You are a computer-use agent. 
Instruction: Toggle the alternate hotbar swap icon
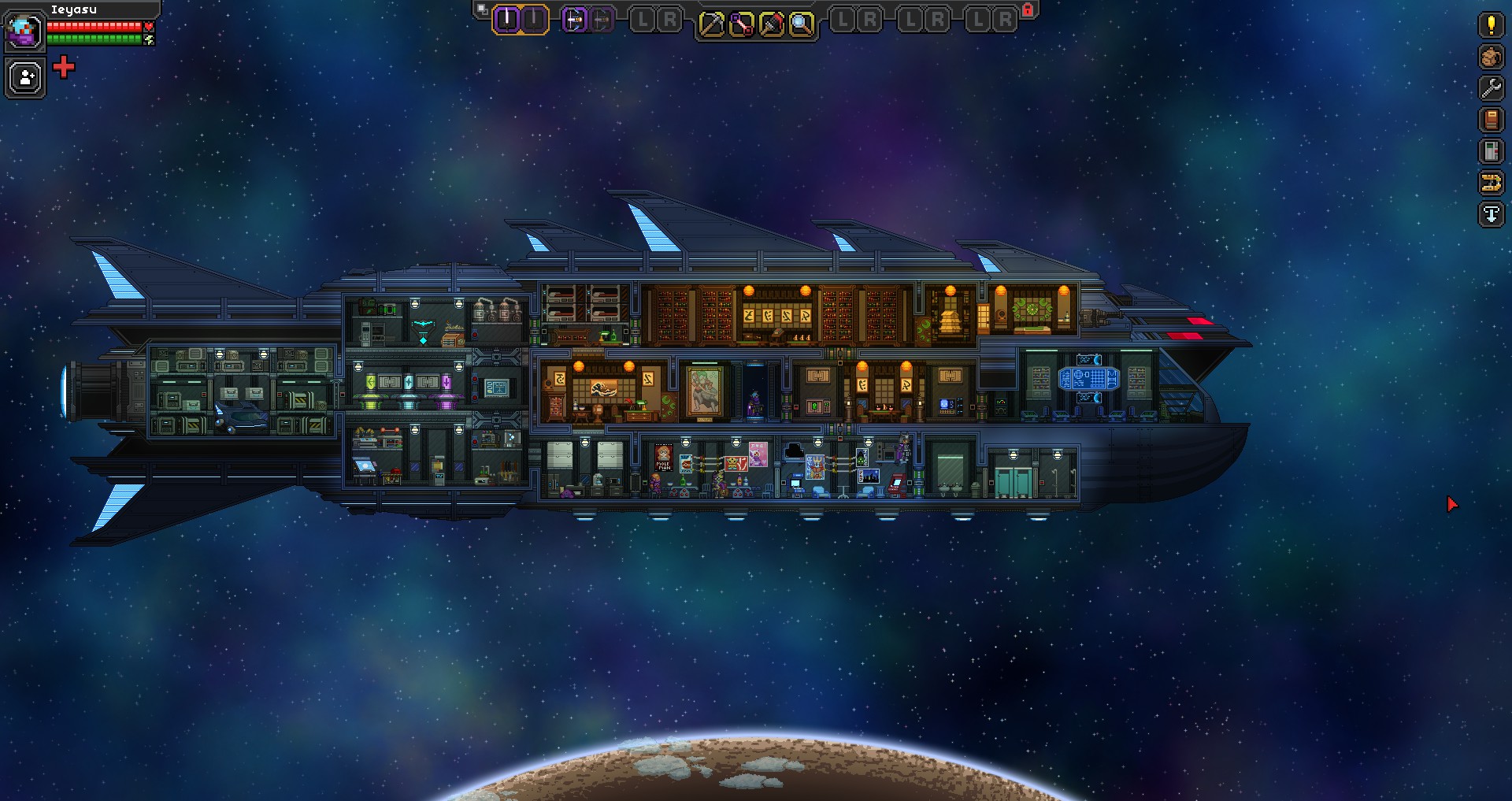[x=480, y=7]
